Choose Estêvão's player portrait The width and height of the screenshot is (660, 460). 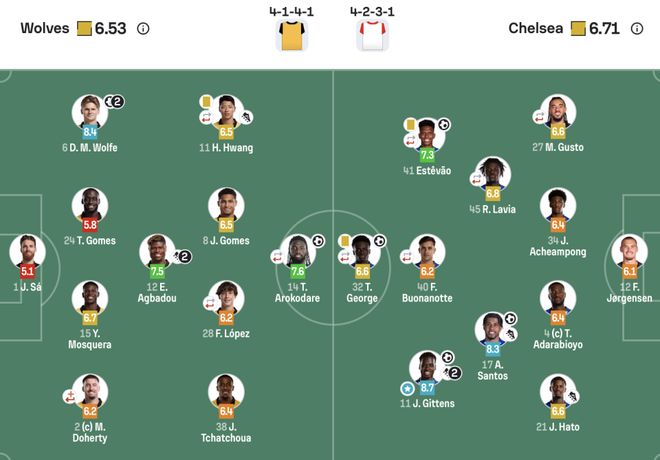[427, 134]
